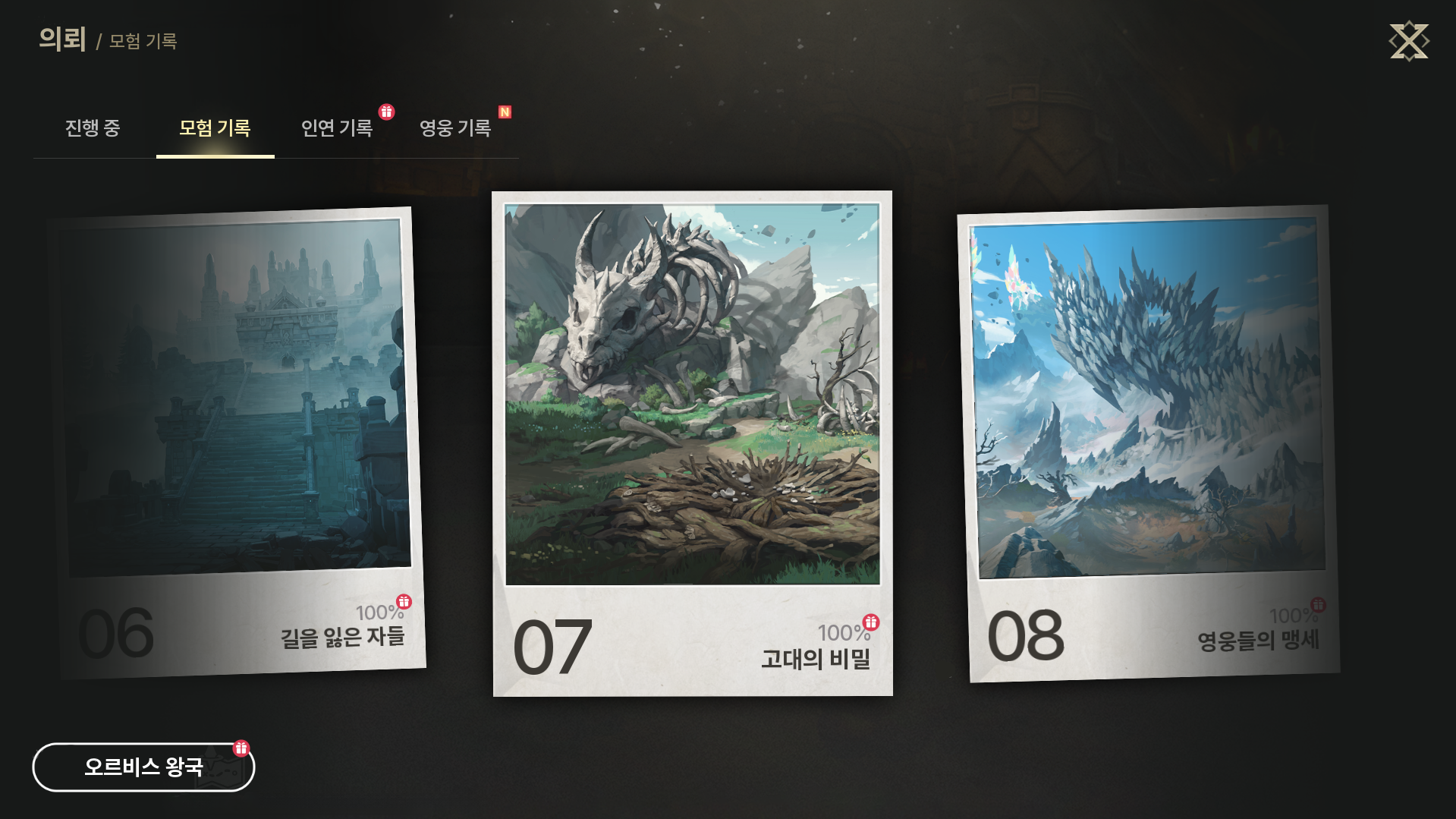Close the quest screen with the X

pyautogui.click(x=1408, y=41)
